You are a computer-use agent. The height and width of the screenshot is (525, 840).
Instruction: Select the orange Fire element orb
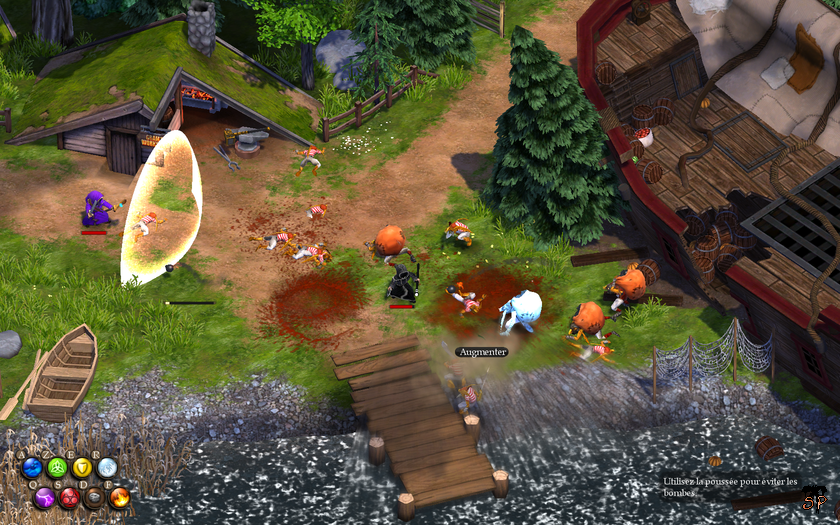pyautogui.click(x=120, y=496)
